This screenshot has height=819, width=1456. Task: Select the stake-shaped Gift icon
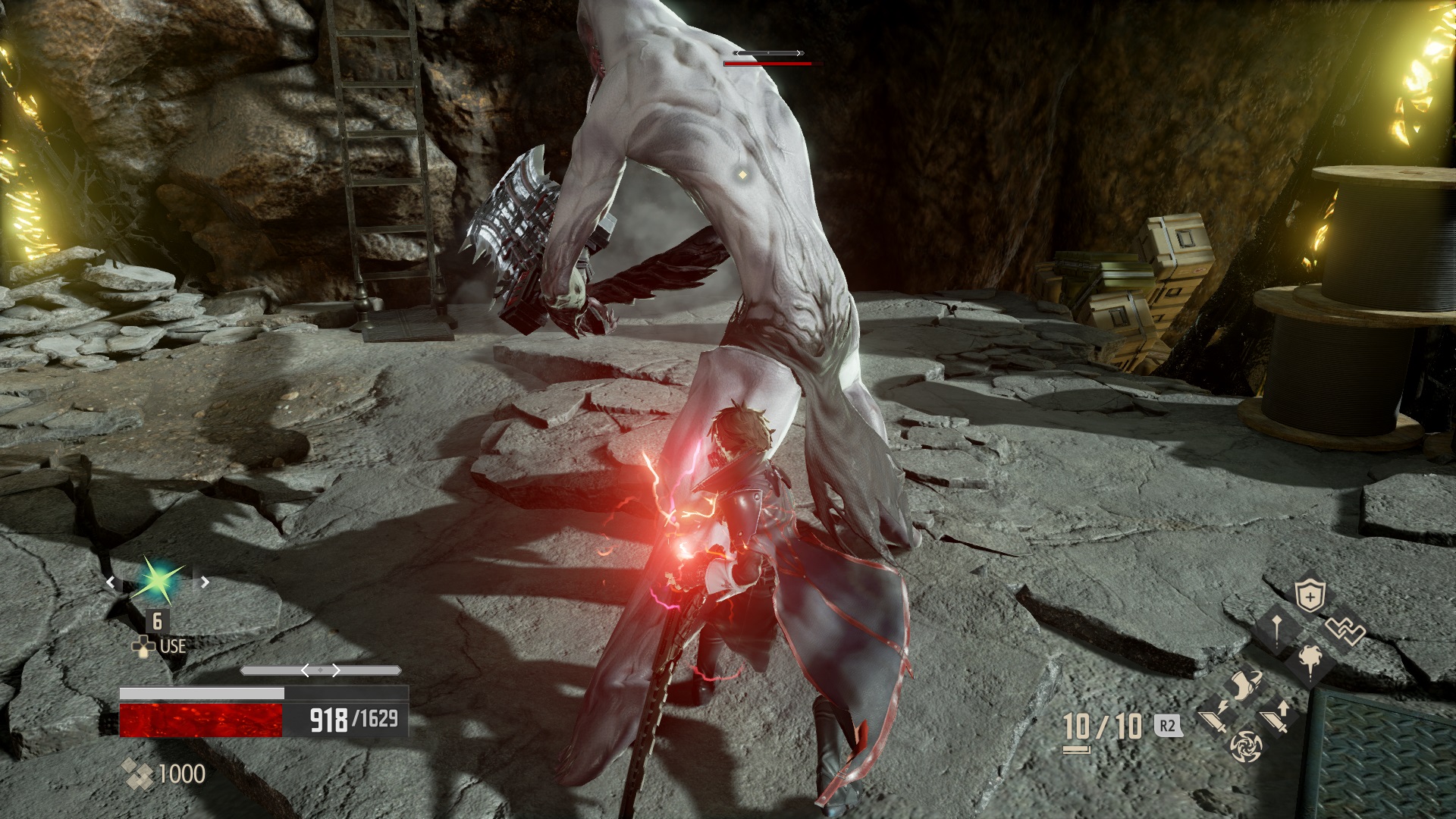point(1276,630)
